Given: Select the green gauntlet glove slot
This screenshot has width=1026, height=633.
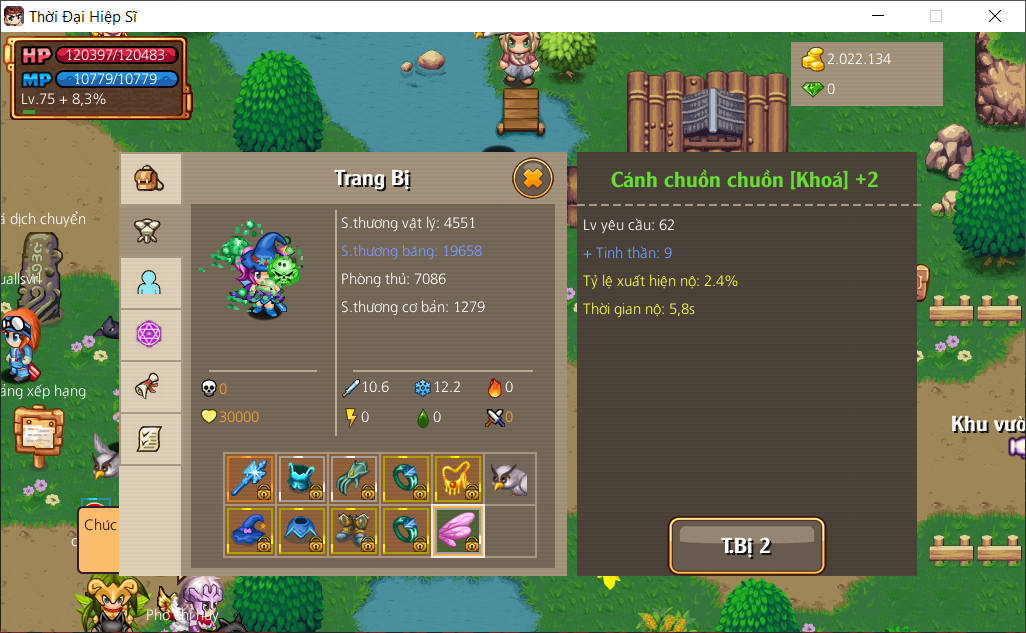Looking at the screenshot, I should 354,479.
